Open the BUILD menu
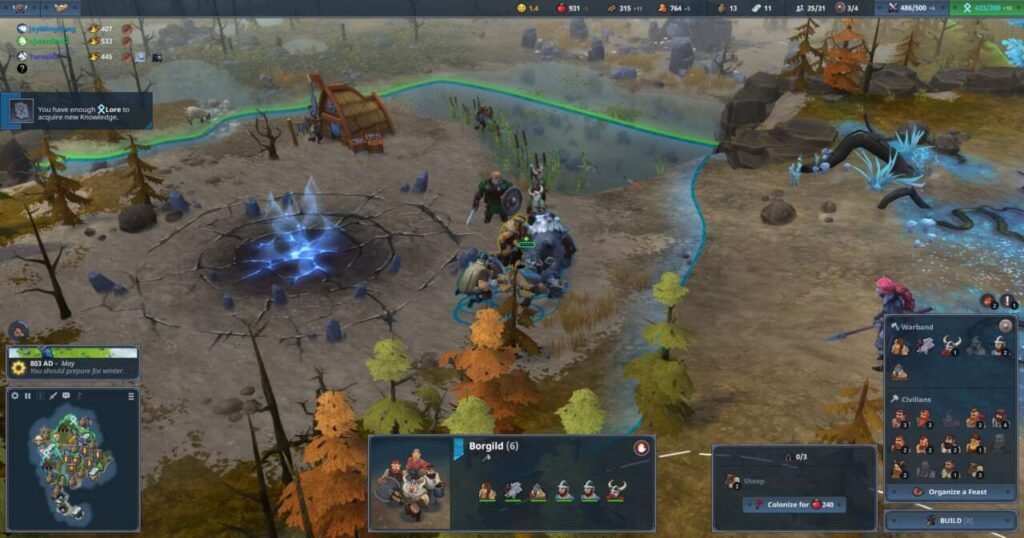 [950, 520]
